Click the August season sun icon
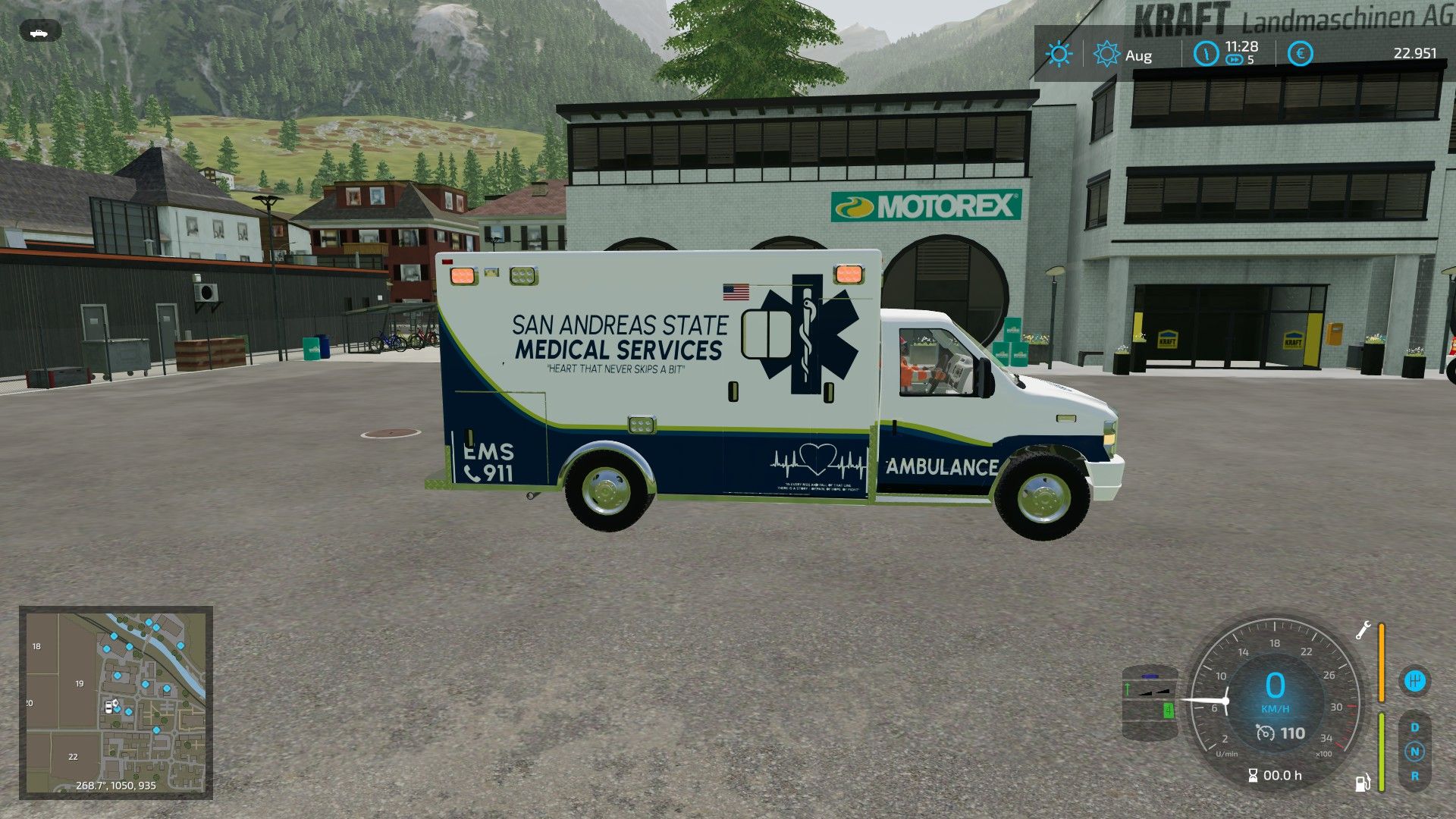Viewport: 1456px width, 819px height. 1106,54
